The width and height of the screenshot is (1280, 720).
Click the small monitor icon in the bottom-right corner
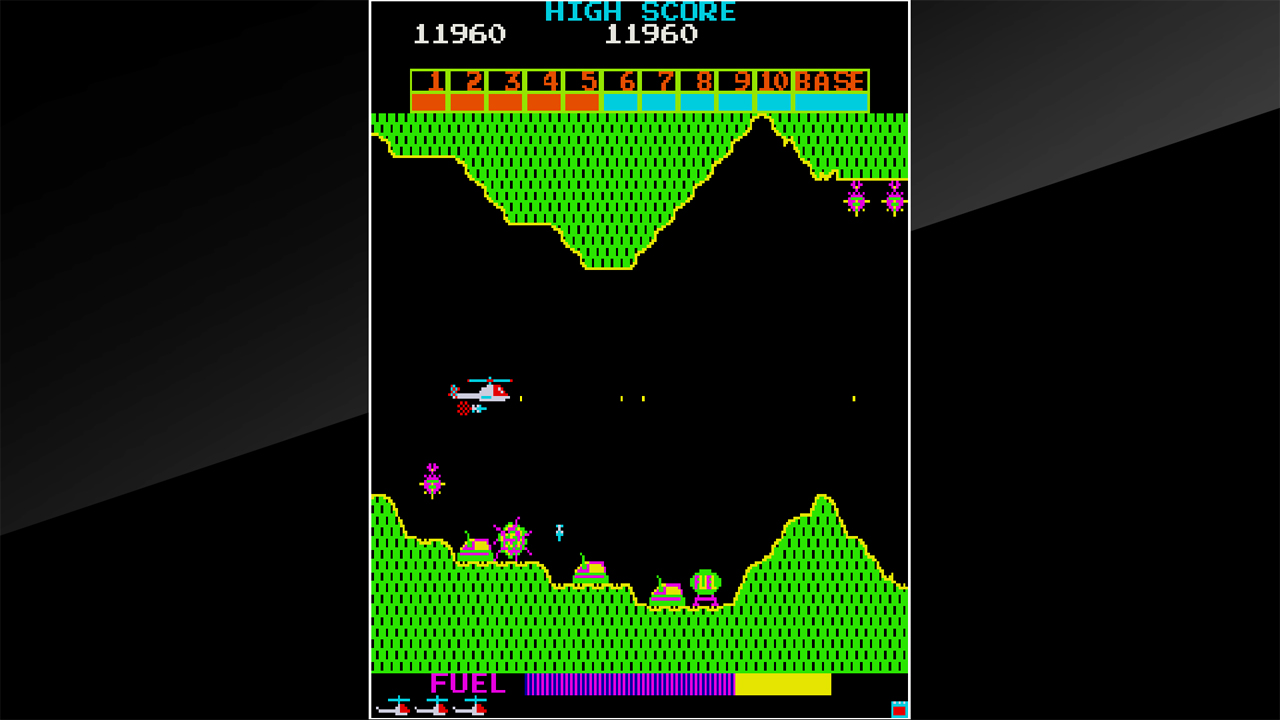point(898,707)
